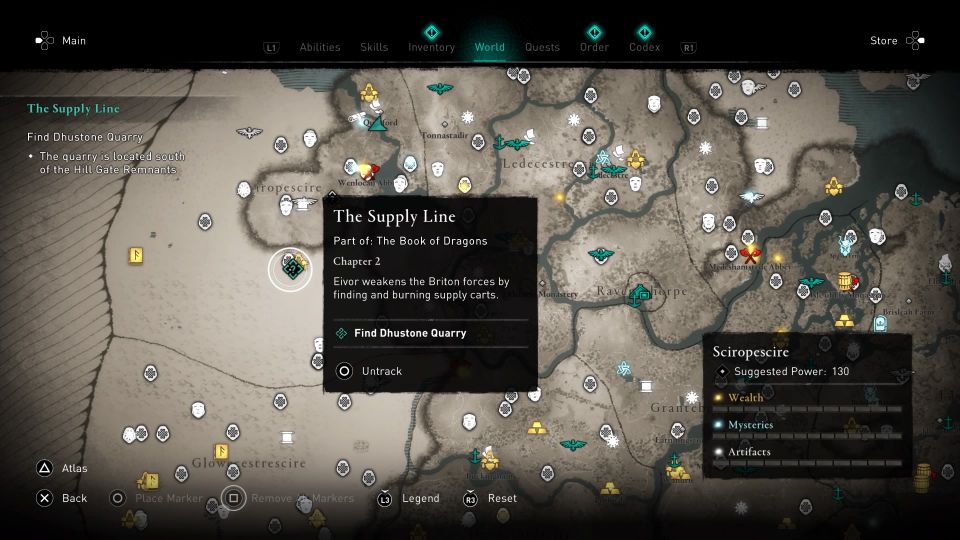Go to the Inventory tab
Image resolution: width=960 pixels, height=540 pixels.
[431, 47]
